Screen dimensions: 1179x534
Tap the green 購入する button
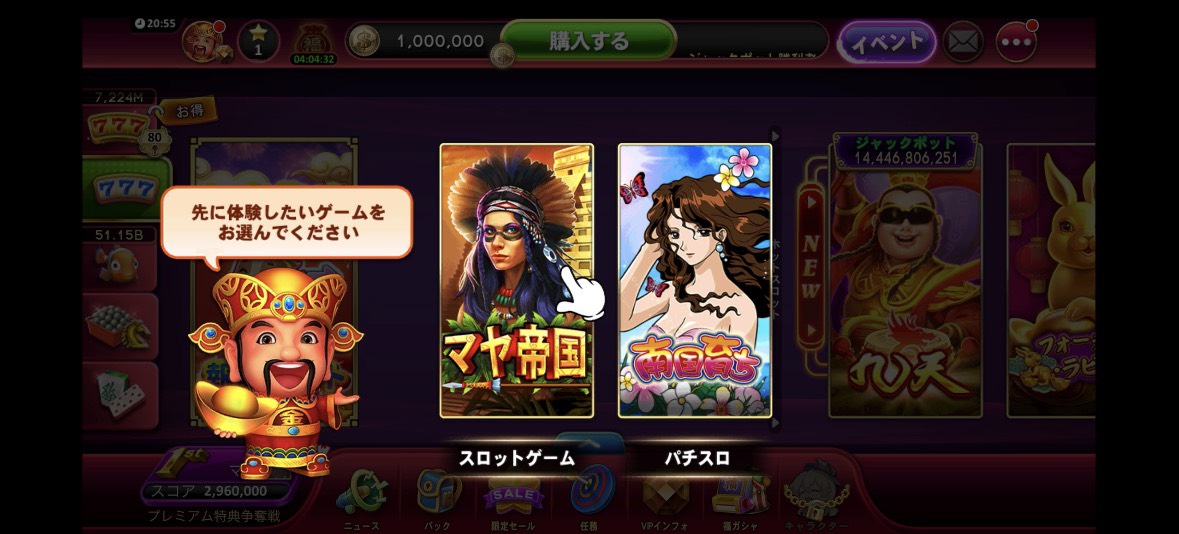588,41
